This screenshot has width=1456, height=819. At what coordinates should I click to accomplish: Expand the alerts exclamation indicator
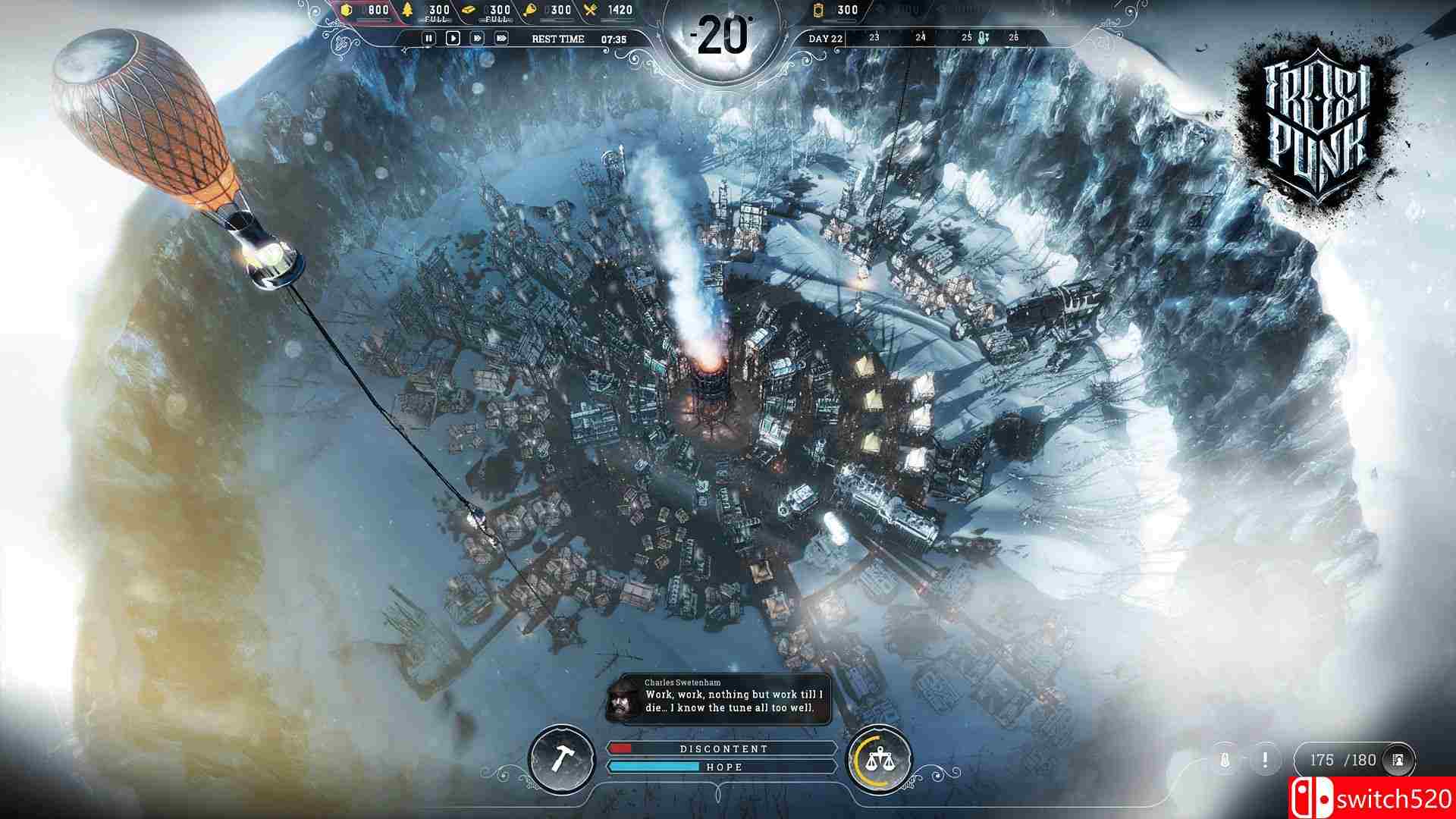(x=1264, y=758)
